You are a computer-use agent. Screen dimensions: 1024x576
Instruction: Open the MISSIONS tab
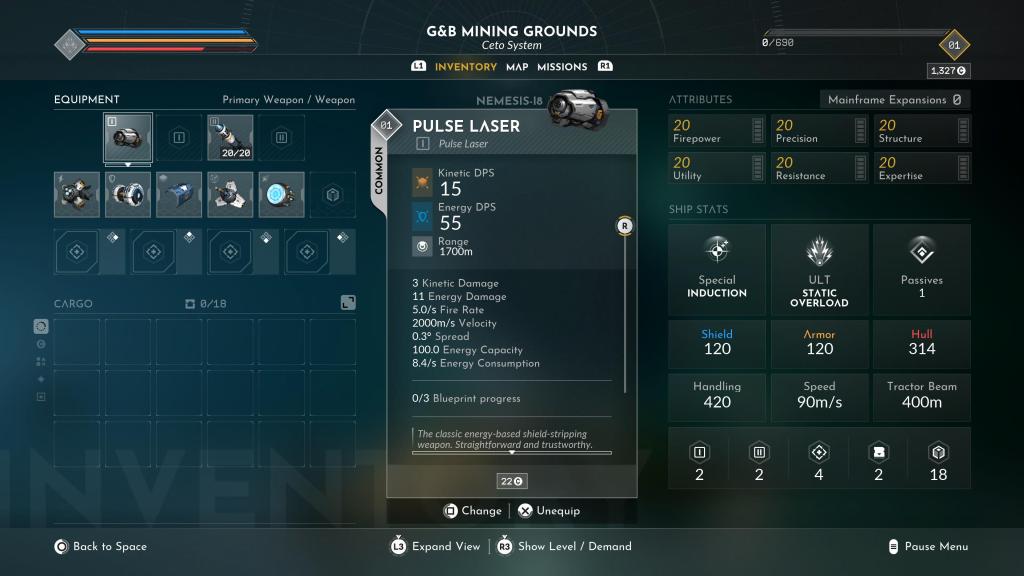pos(562,67)
